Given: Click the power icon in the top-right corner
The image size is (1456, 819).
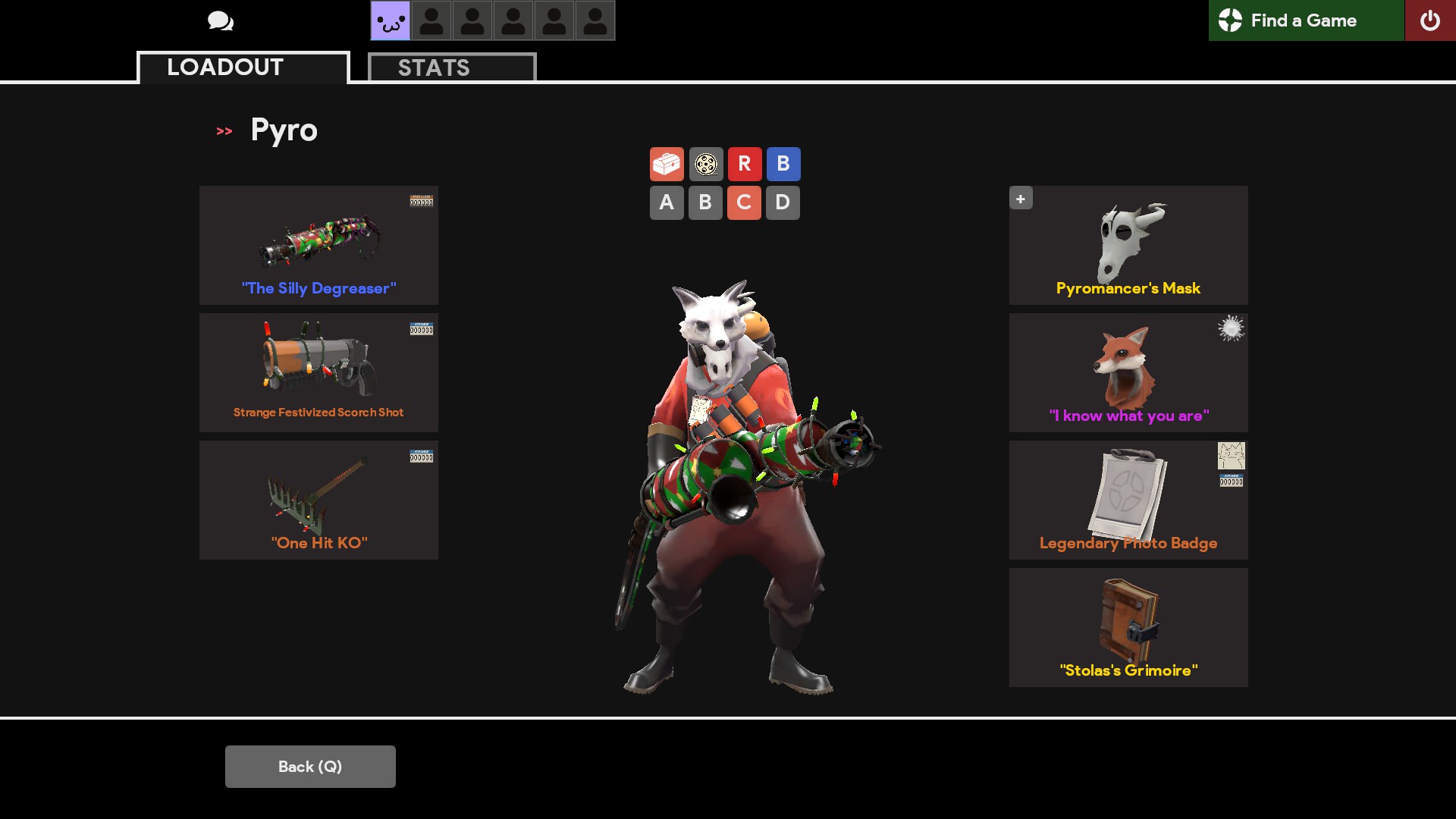Looking at the screenshot, I should point(1432,20).
